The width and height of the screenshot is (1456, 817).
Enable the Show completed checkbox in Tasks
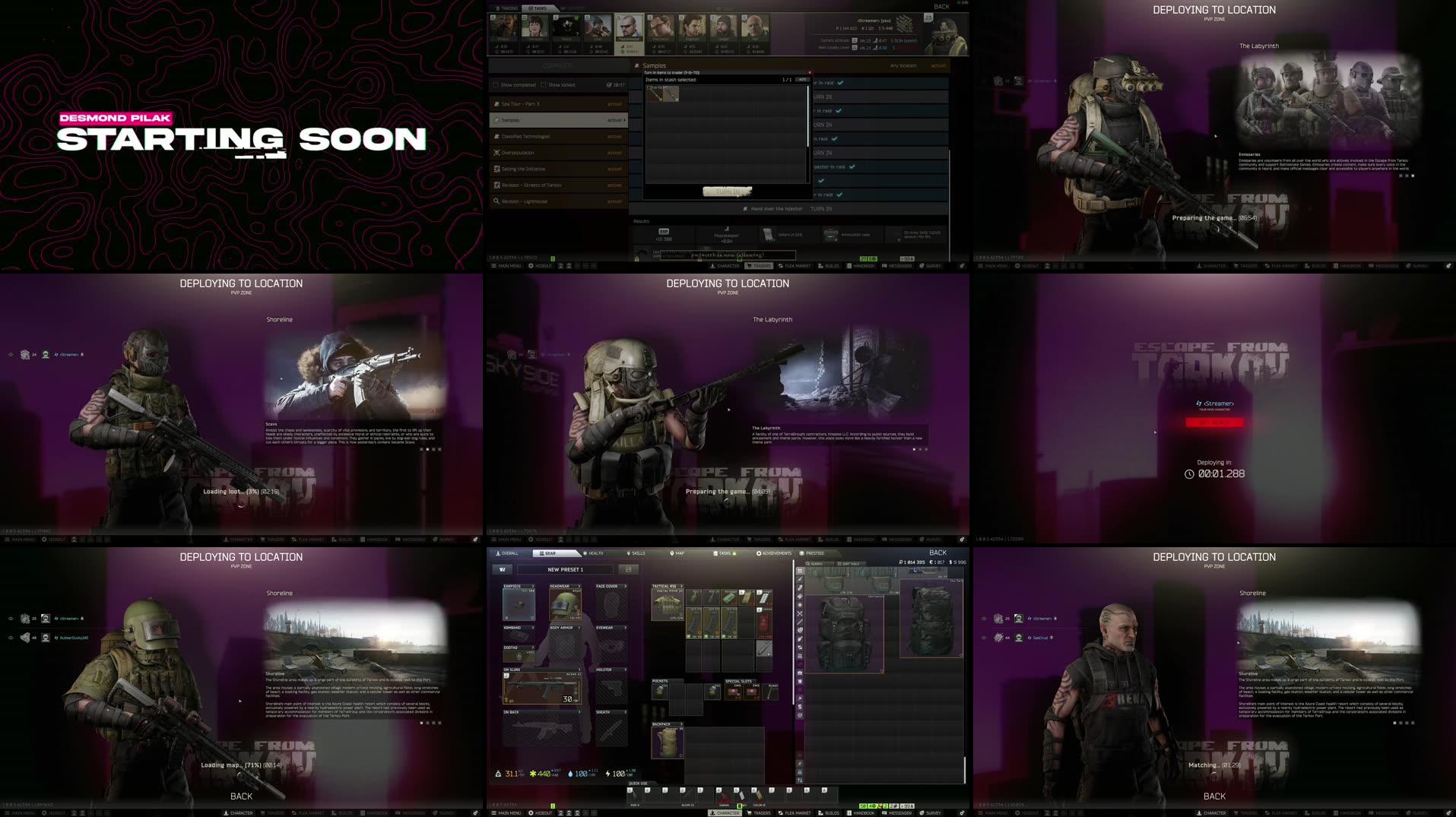[x=496, y=85]
